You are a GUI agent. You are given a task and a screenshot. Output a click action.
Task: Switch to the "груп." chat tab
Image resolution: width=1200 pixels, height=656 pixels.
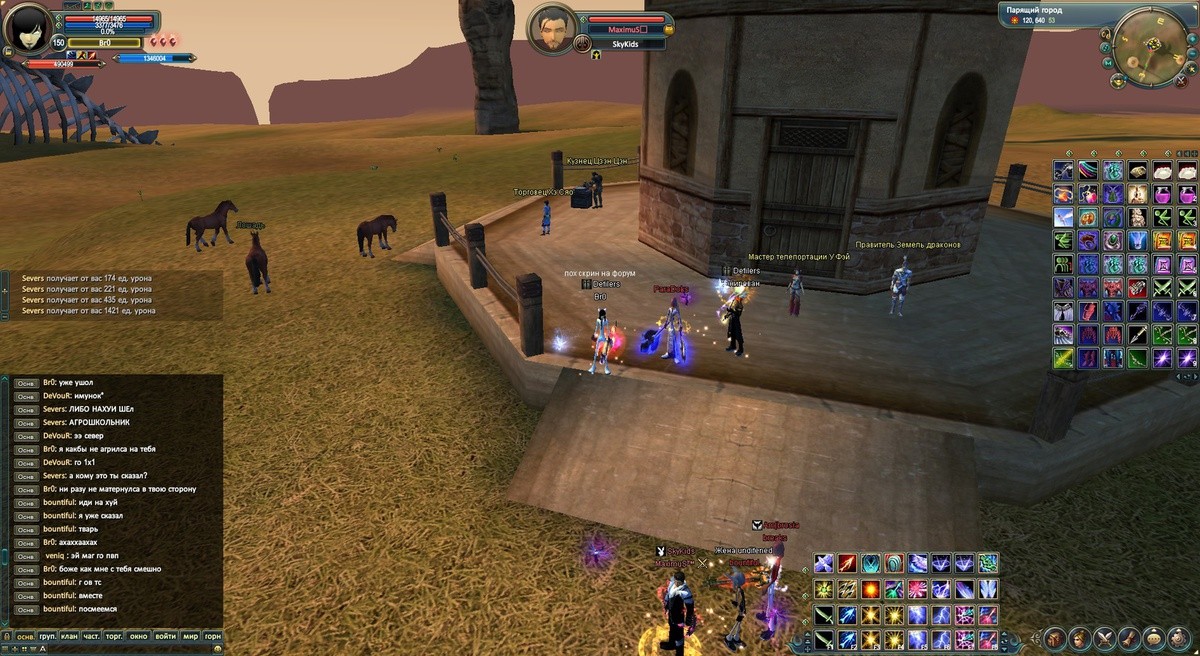click(x=47, y=636)
